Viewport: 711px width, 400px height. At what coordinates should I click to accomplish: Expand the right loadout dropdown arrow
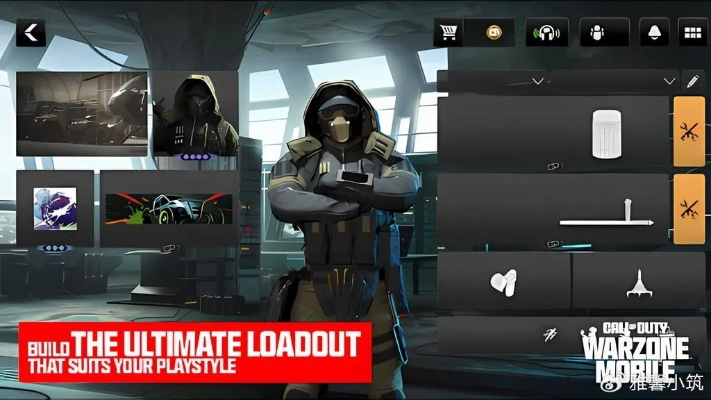669,80
